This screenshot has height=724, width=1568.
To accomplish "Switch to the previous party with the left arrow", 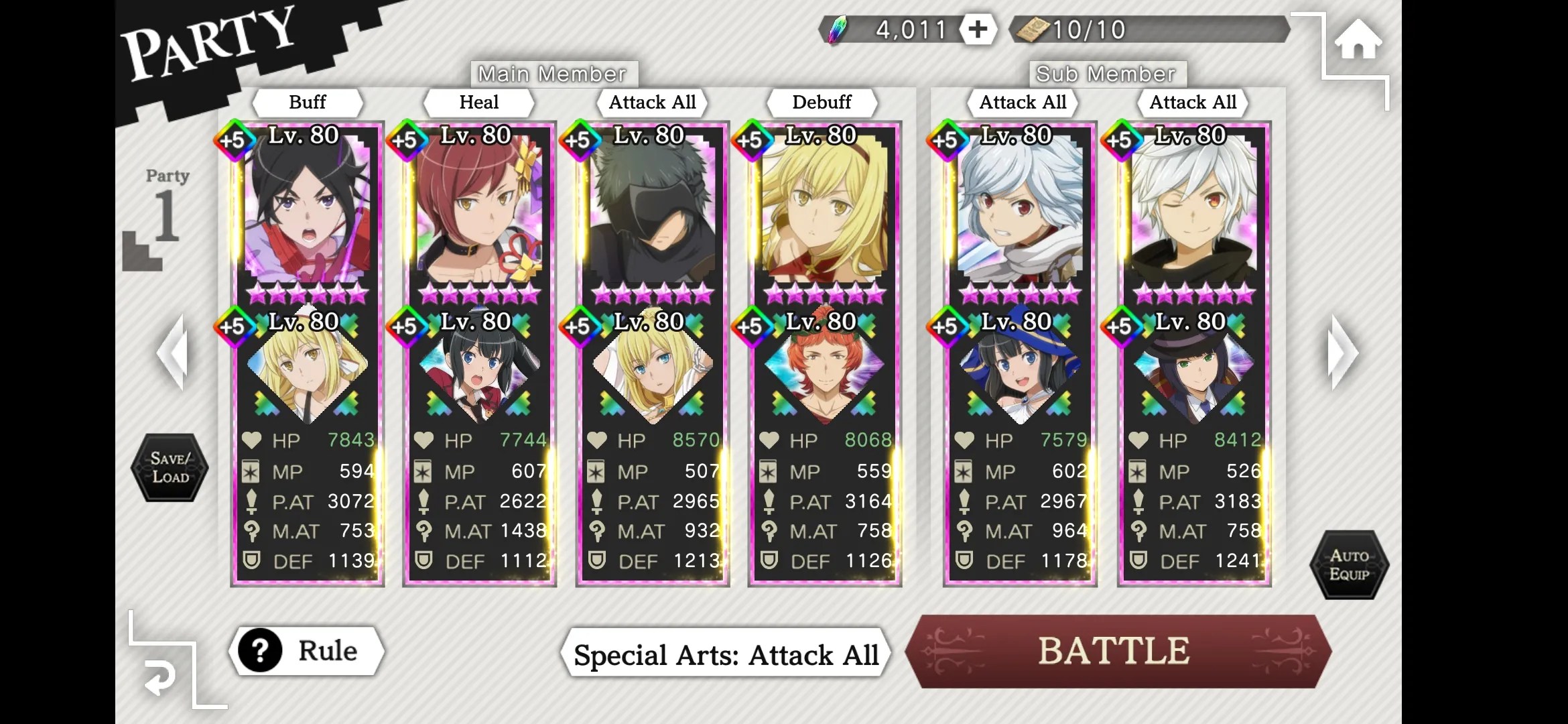I will [172, 353].
